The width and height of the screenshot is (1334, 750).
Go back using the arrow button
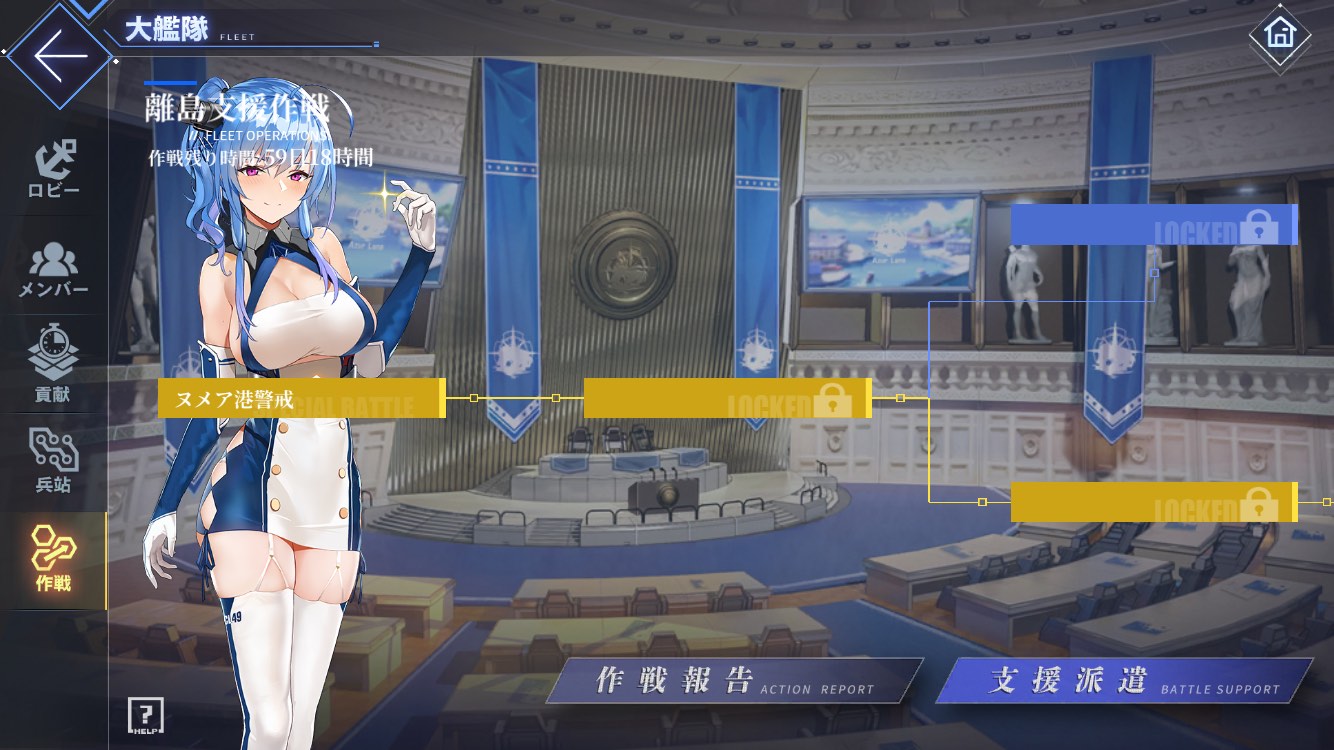click(x=60, y=55)
